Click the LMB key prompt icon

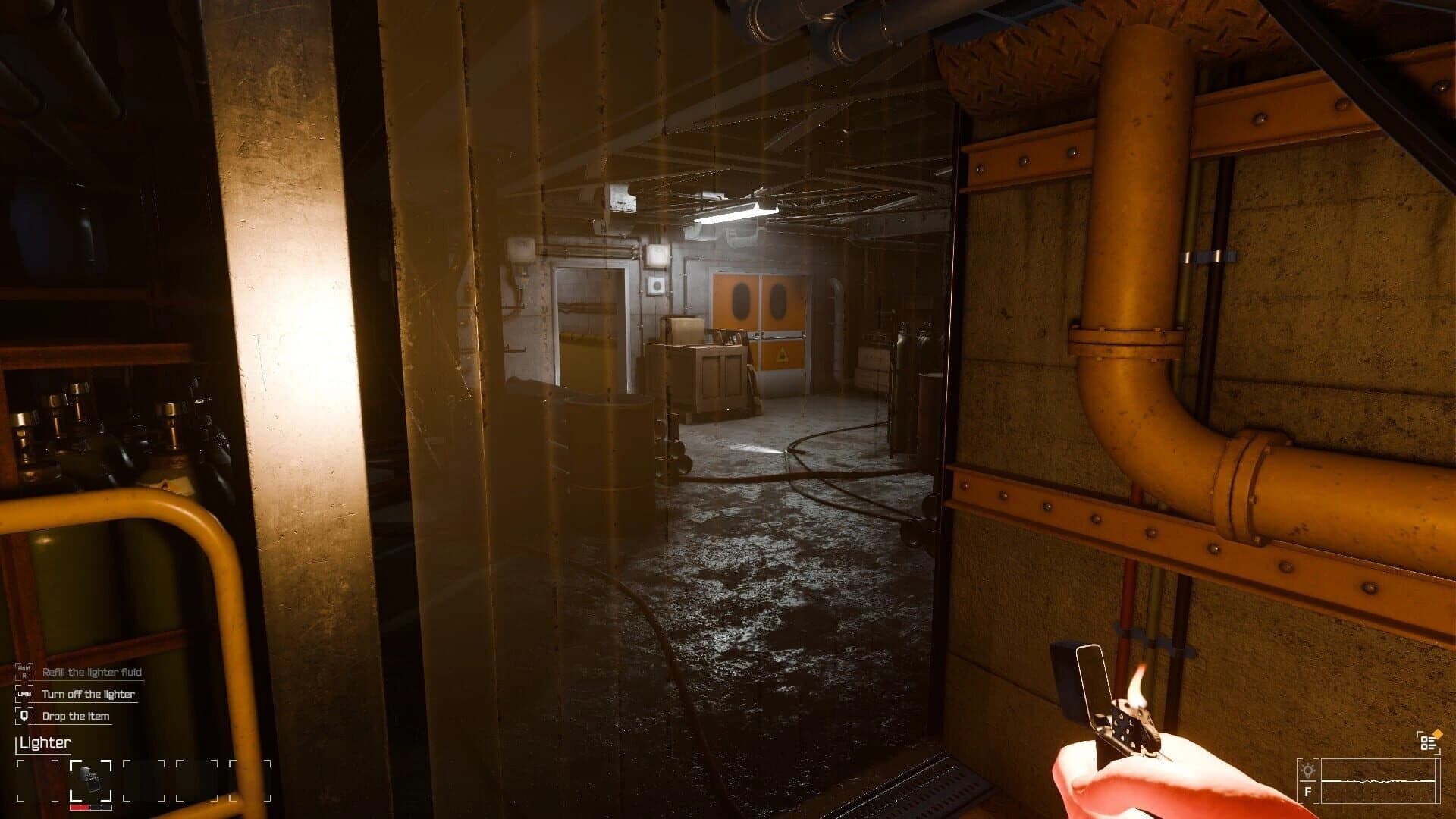pos(25,694)
